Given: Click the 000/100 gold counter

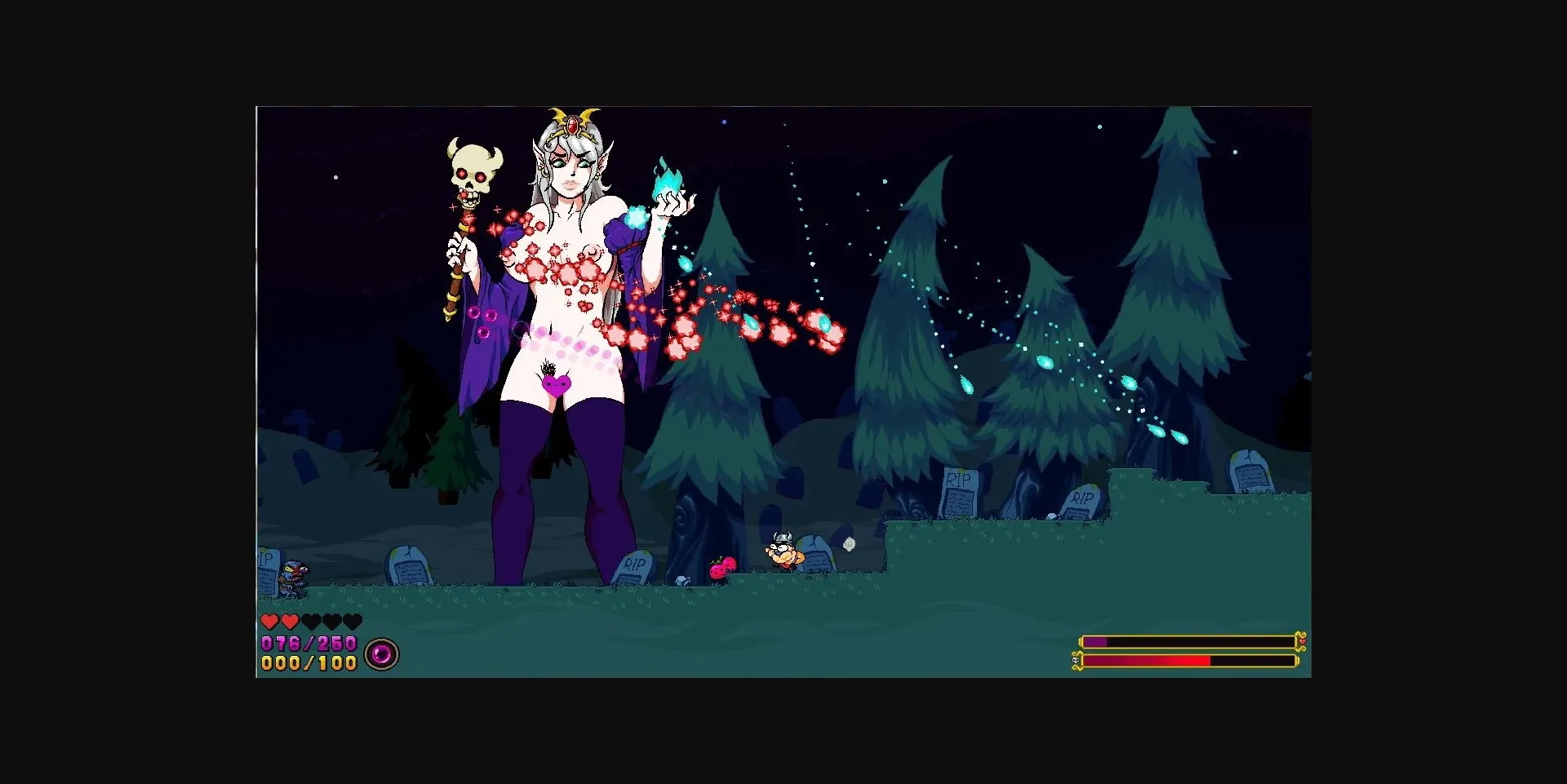Looking at the screenshot, I should click(307, 663).
